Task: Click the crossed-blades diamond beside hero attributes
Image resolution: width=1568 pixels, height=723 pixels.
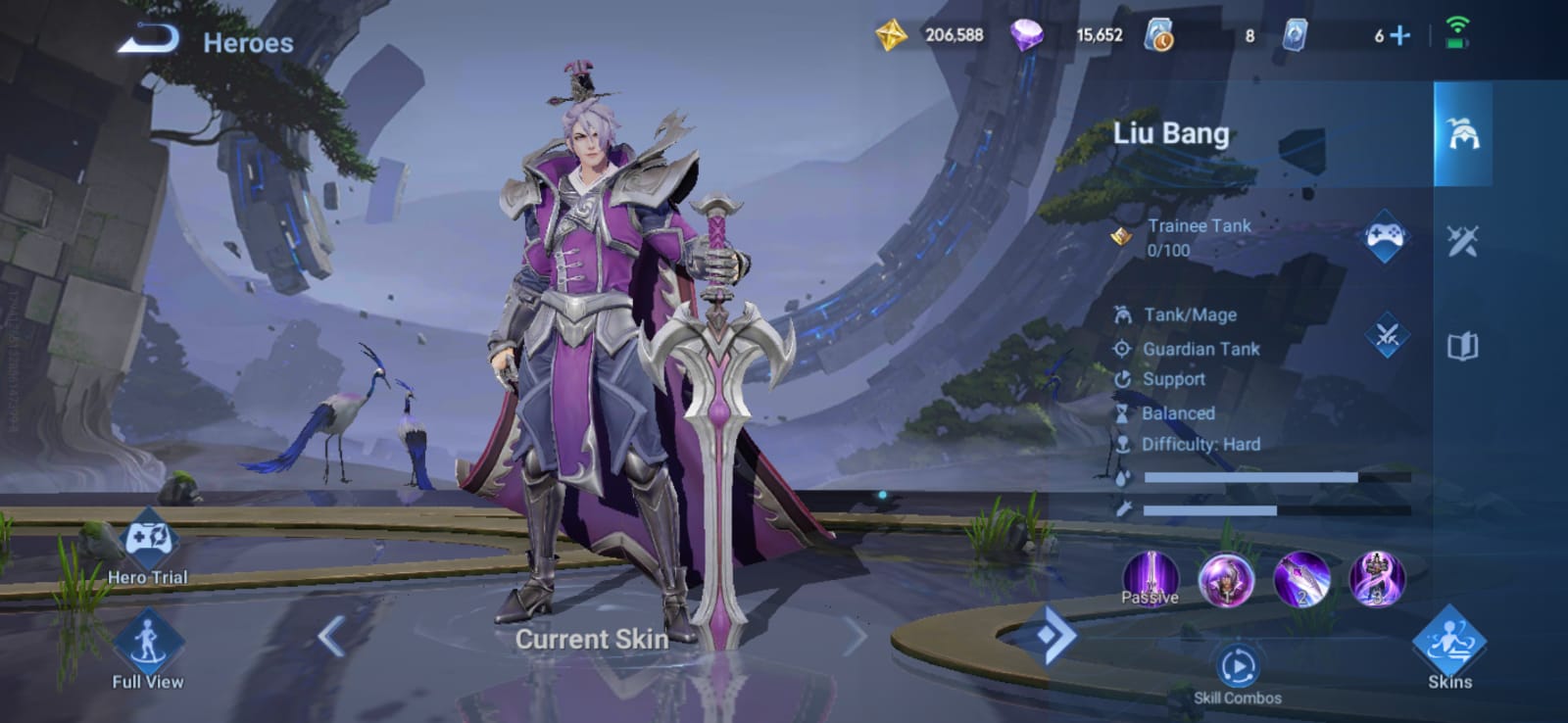Action: [1387, 337]
